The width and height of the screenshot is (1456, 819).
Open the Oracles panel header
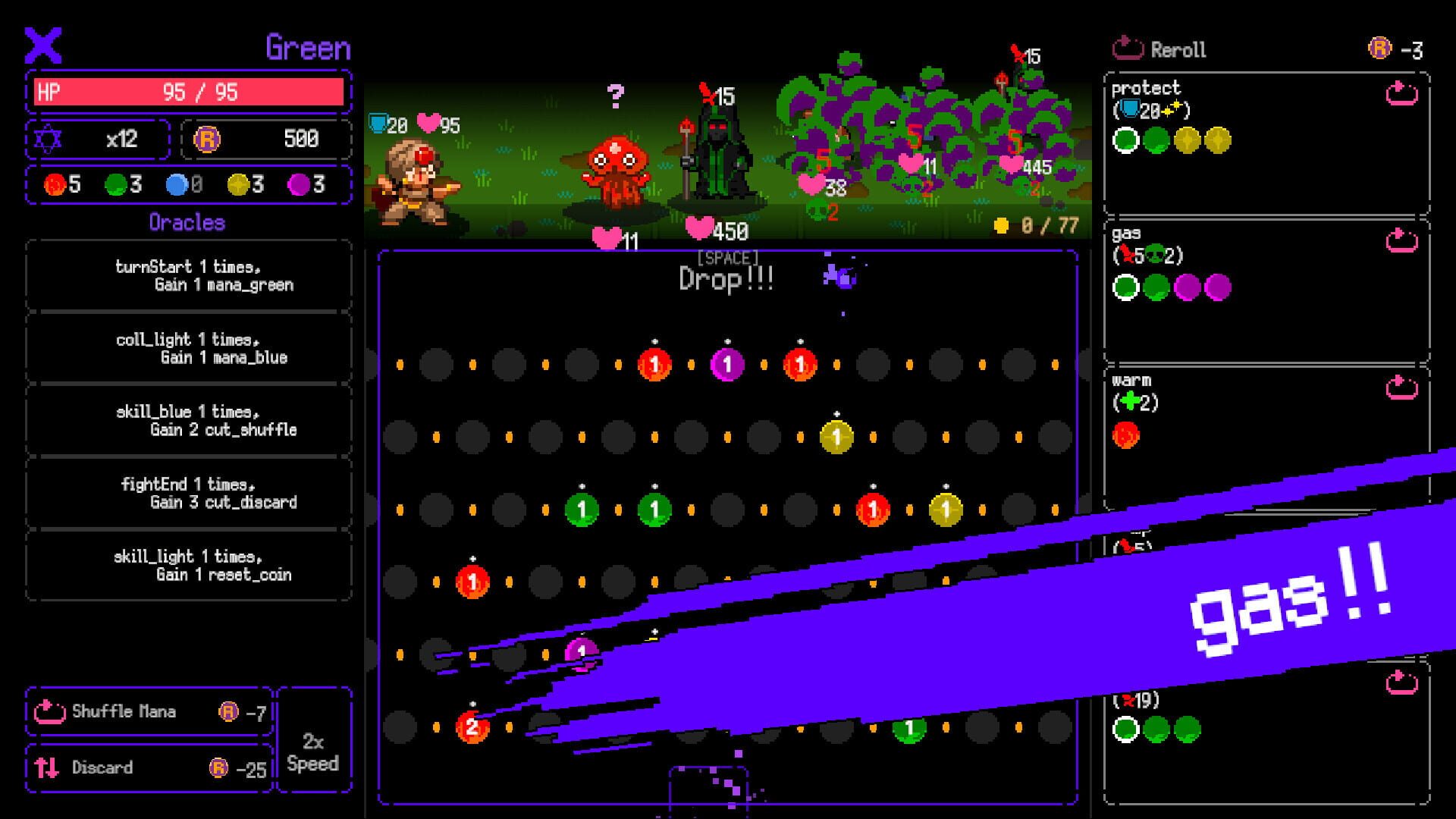click(187, 222)
